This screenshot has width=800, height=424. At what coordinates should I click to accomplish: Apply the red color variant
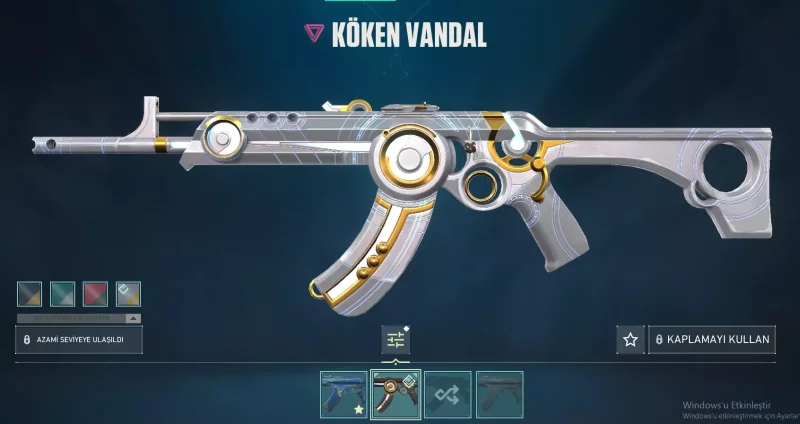click(95, 294)
